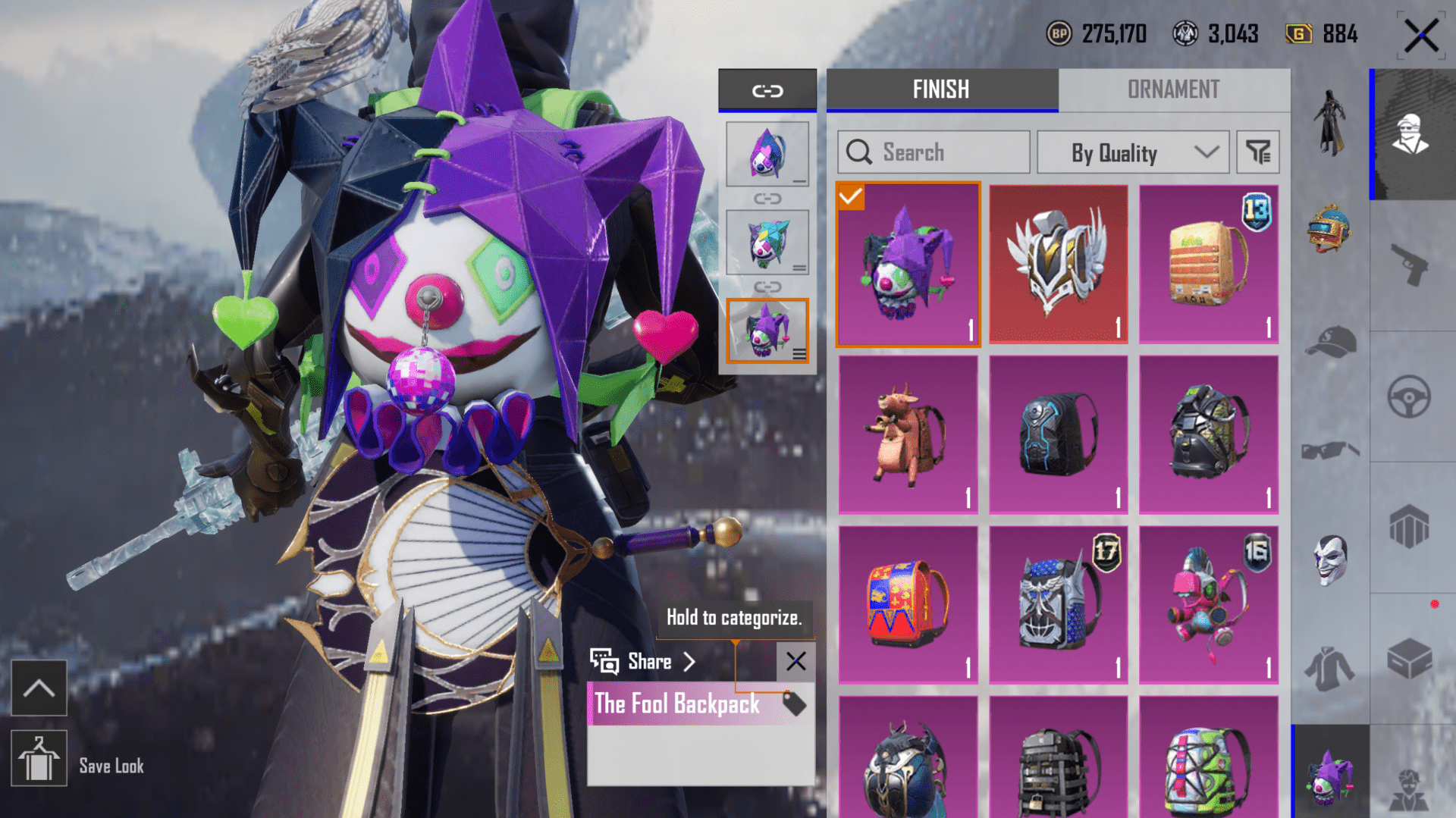Image resolution: width=1456 pixels, height=818 pixels.
Task: Open the filter options button
Action: [1258, 152]
